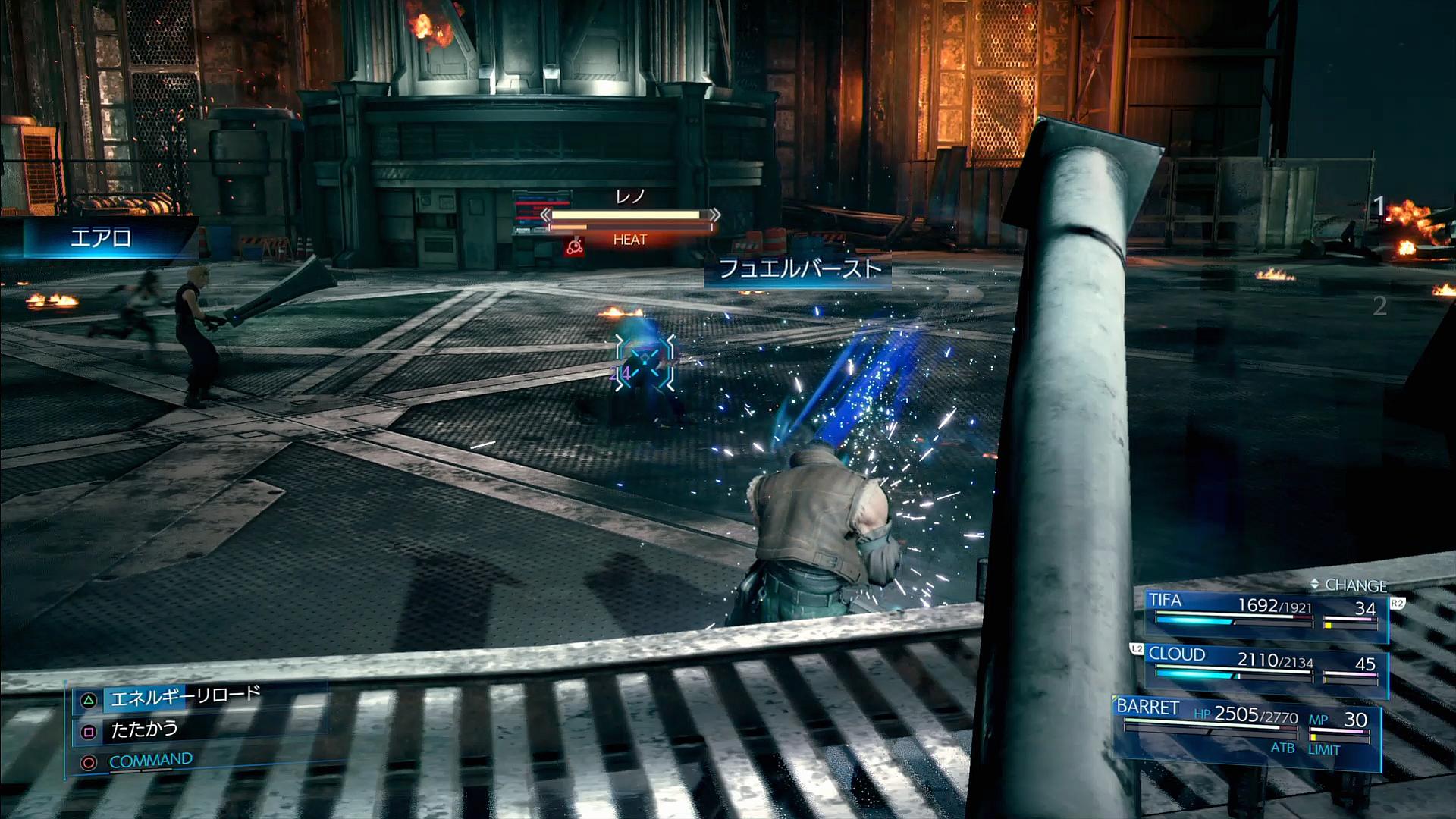Click the lock-on reticle on the enemy
The image size is (1456, 819).
(645, 359)
